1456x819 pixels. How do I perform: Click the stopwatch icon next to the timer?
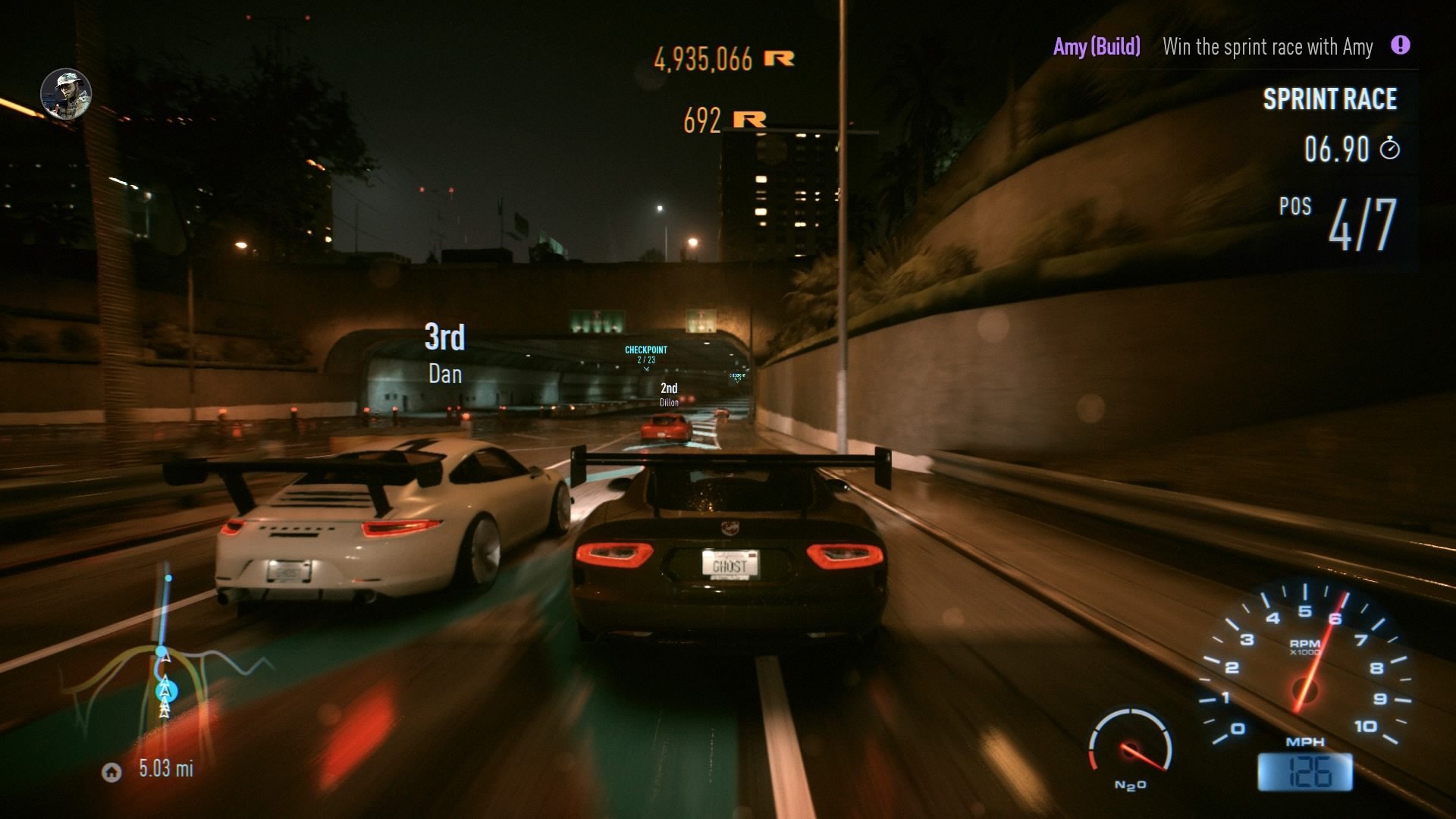[1391, 150]
